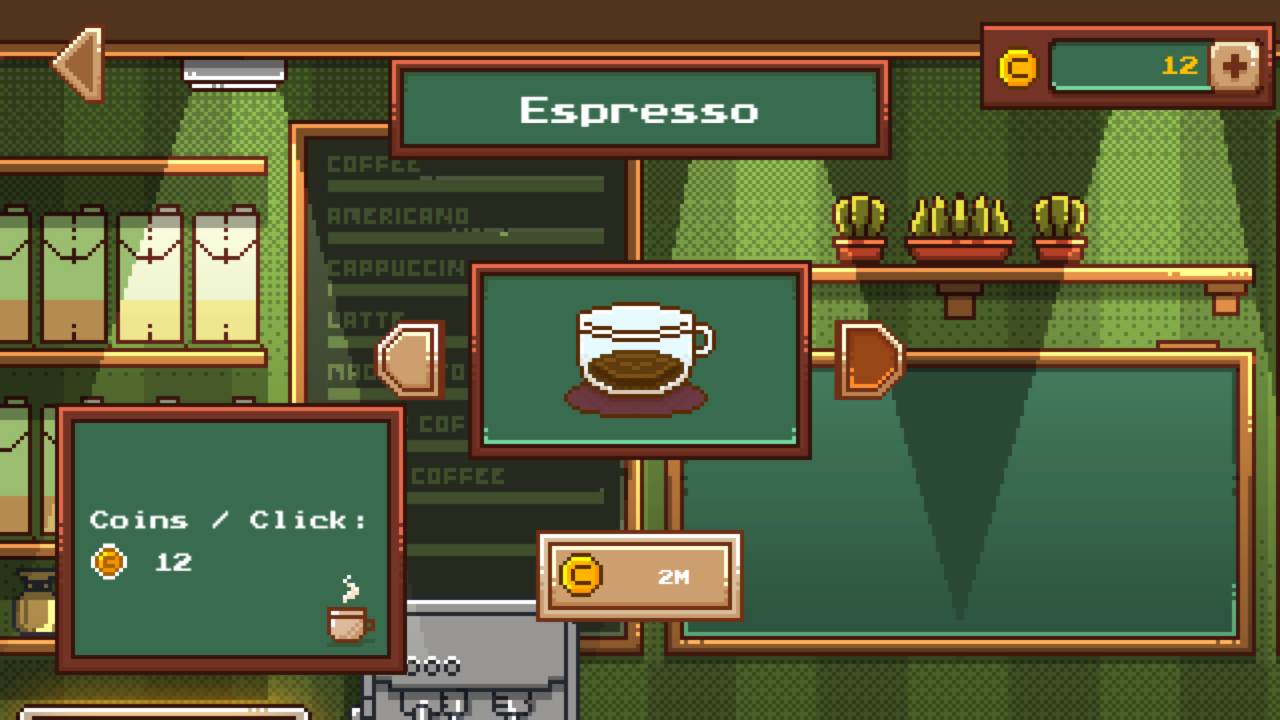This screenshot has height=720, width=1280.
Task: Click the coin balance display field
Action: tap(1130, 67)
